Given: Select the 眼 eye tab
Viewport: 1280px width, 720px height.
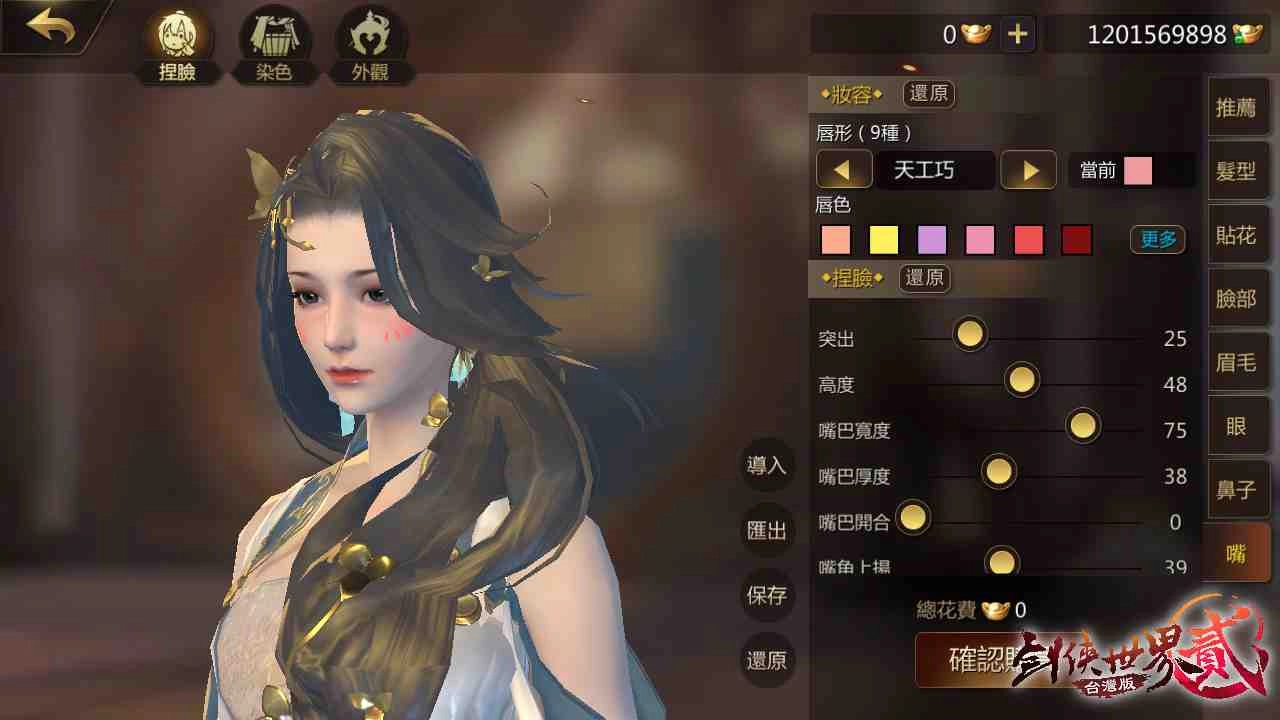Looking at the screenshot, I should (1237, 425).
